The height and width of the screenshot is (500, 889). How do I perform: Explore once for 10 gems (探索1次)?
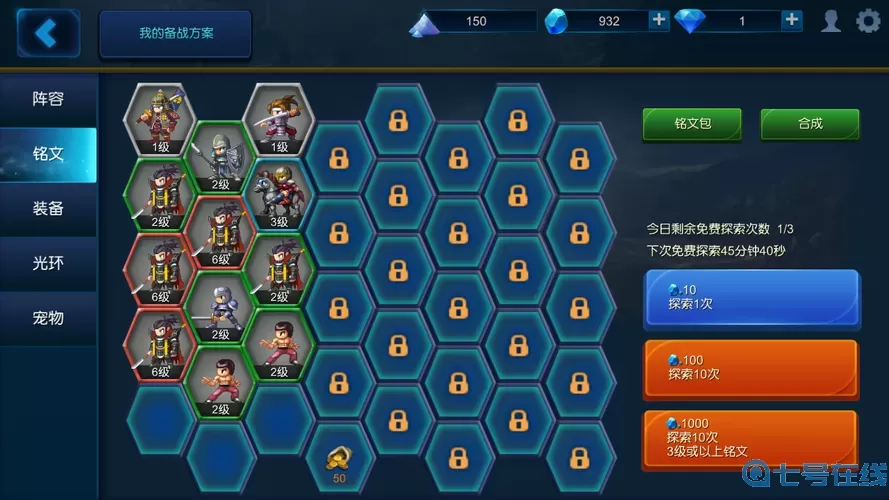(x=750, y=297)
